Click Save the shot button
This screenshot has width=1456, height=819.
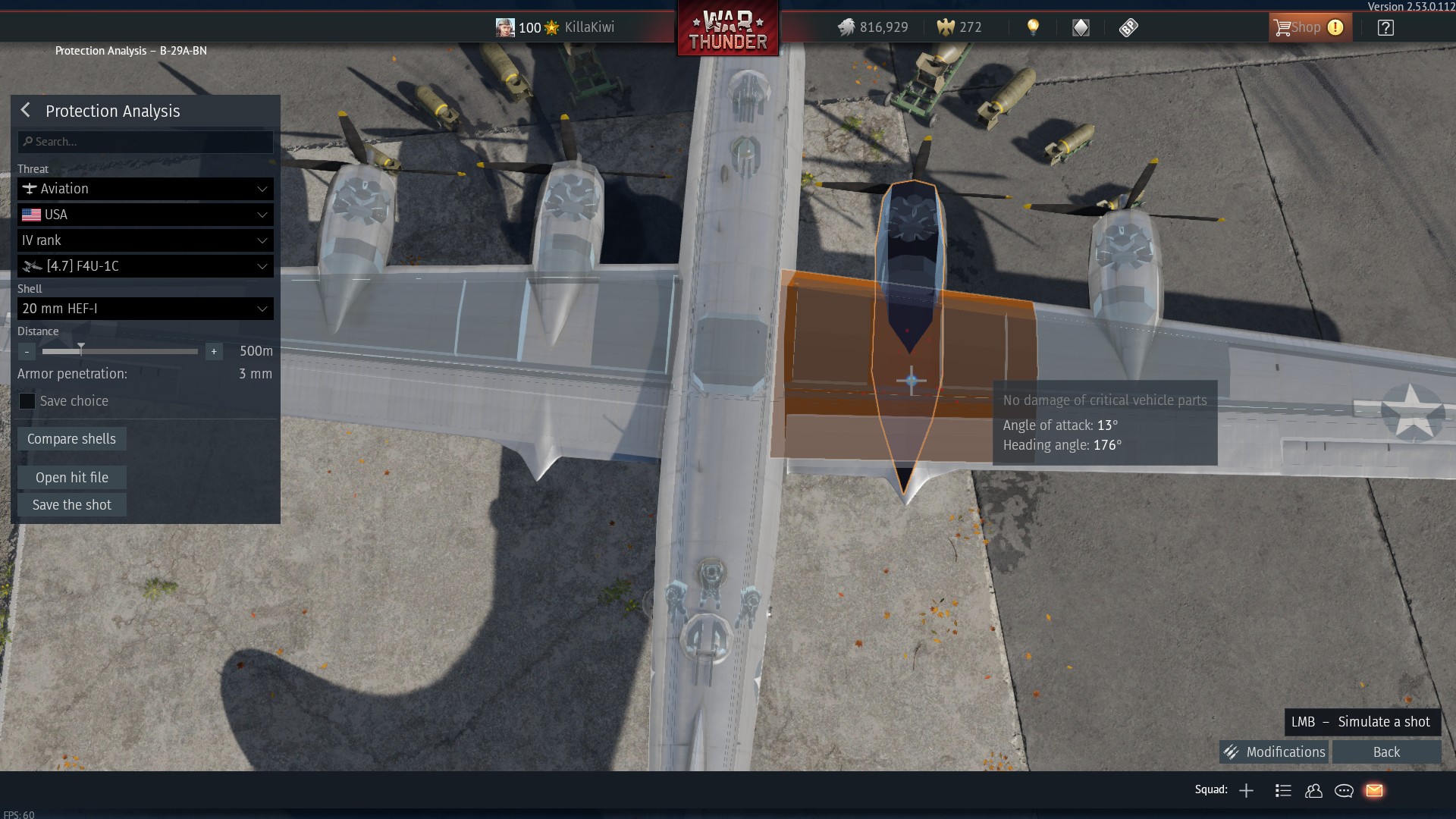click(x=72, y=505)
